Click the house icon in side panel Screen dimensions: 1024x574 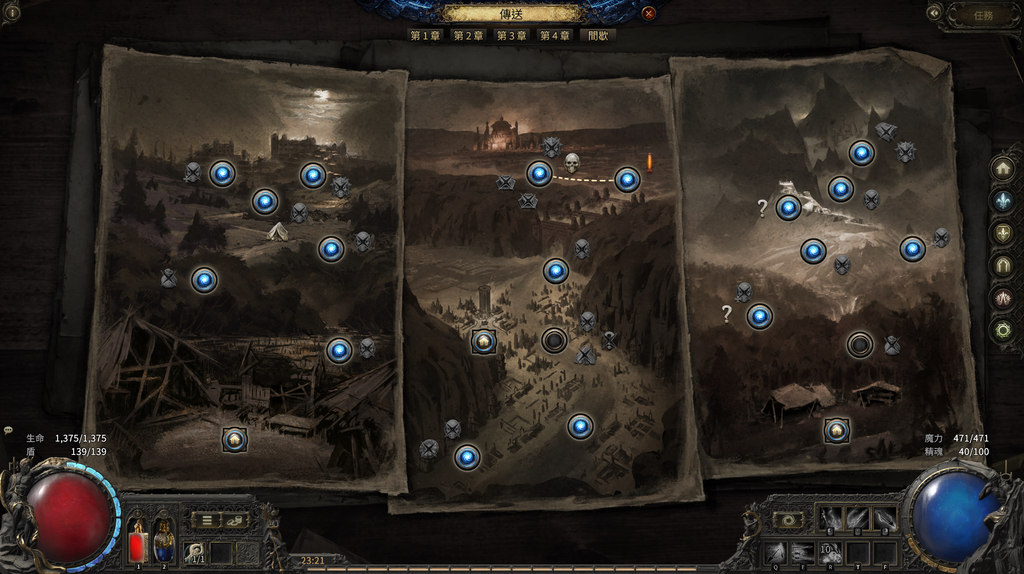(1002, 168)
